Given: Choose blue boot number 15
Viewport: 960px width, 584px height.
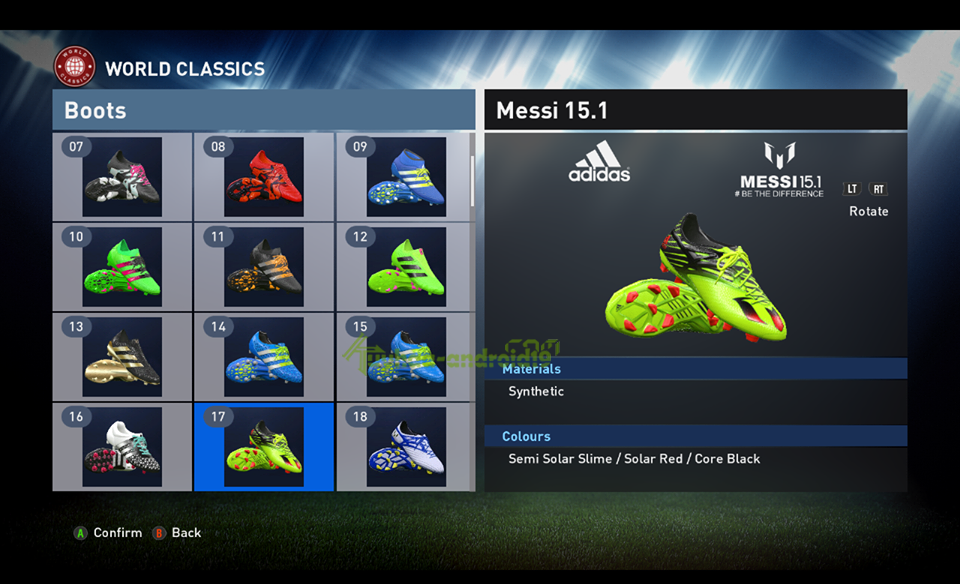Looking at the screenshot, I should [x=405, y=357].
